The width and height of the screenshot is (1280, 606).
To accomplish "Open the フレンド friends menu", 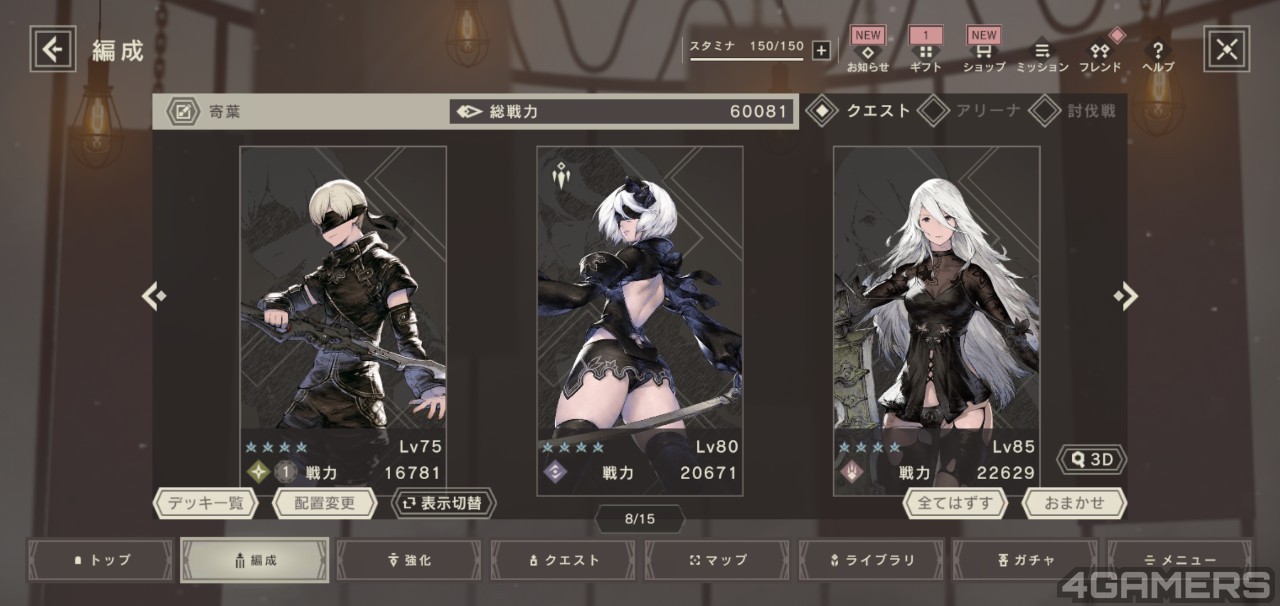I will tap(1100, 55).
